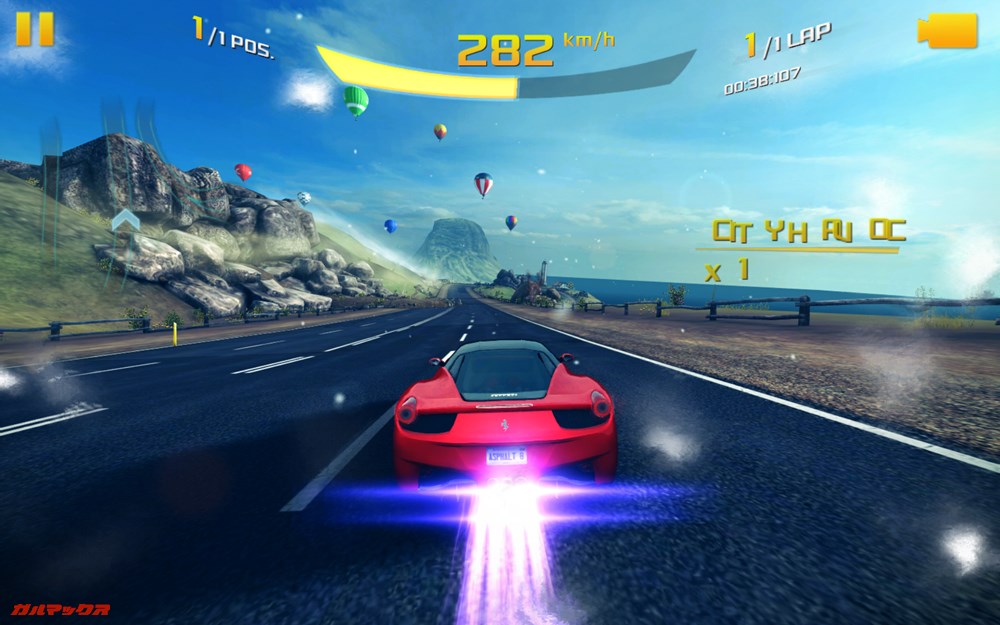Switch camera view with the camera icon

(947, 31)
